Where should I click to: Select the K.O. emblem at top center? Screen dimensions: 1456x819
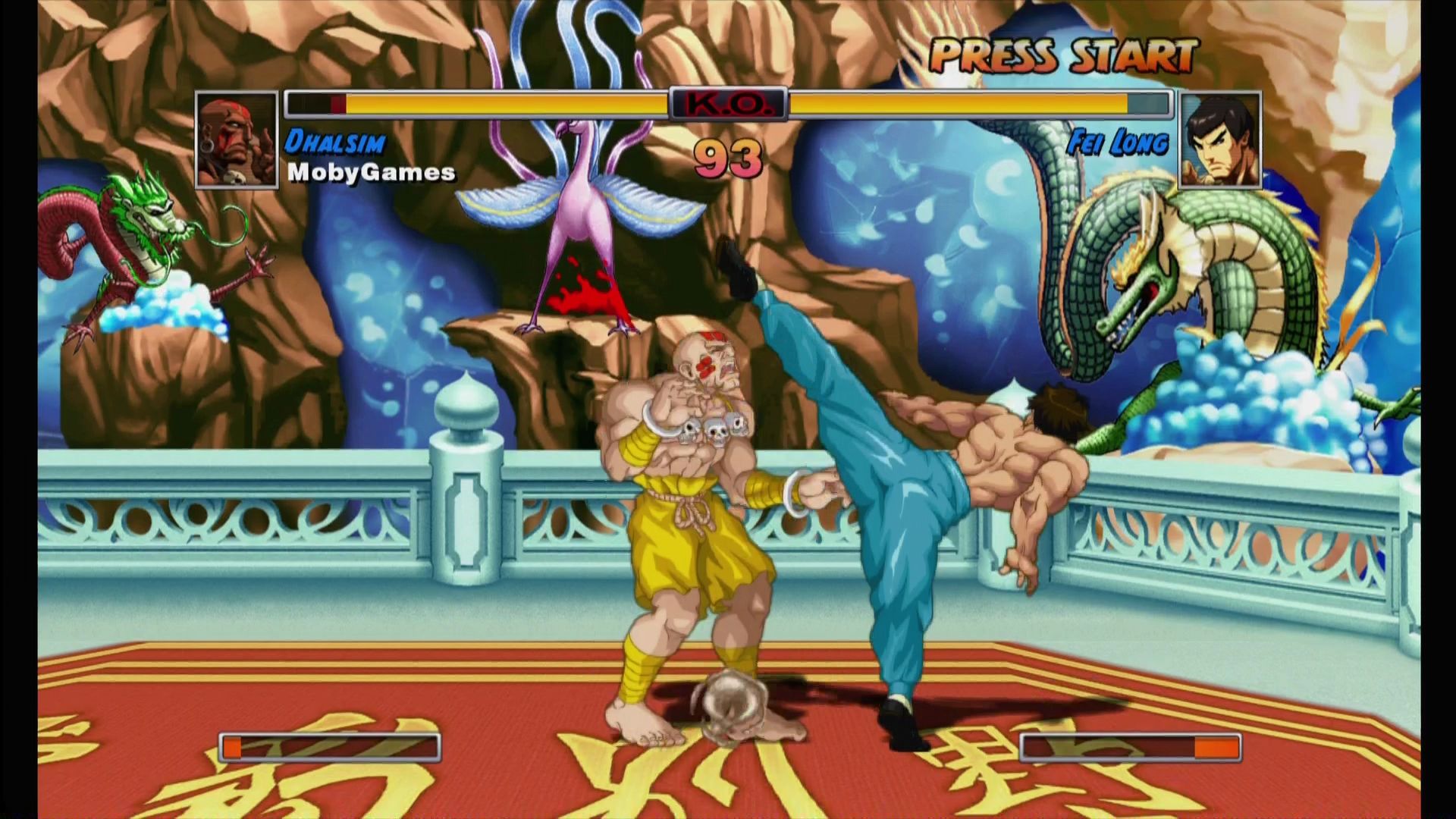[x=730, y=103]
